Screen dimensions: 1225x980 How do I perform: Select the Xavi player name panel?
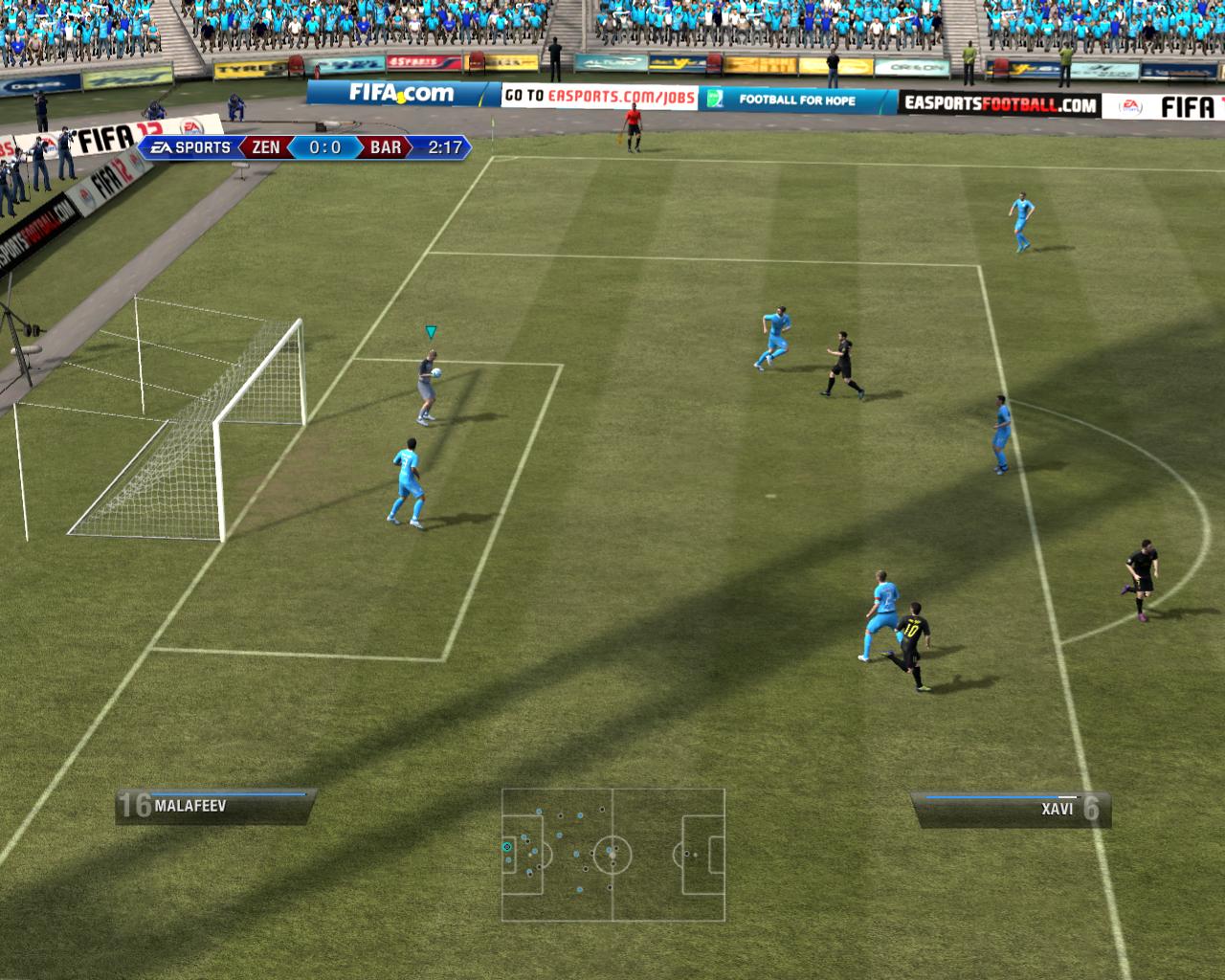tap(1011, 810)
